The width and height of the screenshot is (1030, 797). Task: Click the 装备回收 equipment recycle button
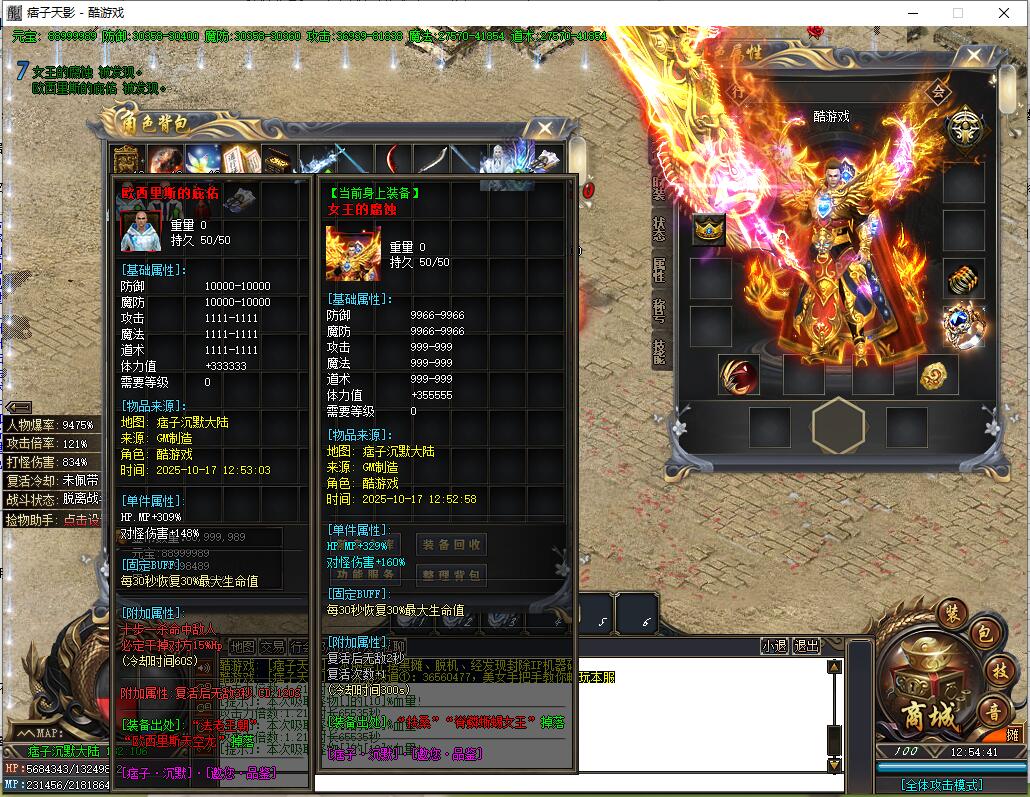(x=451, y=544)
